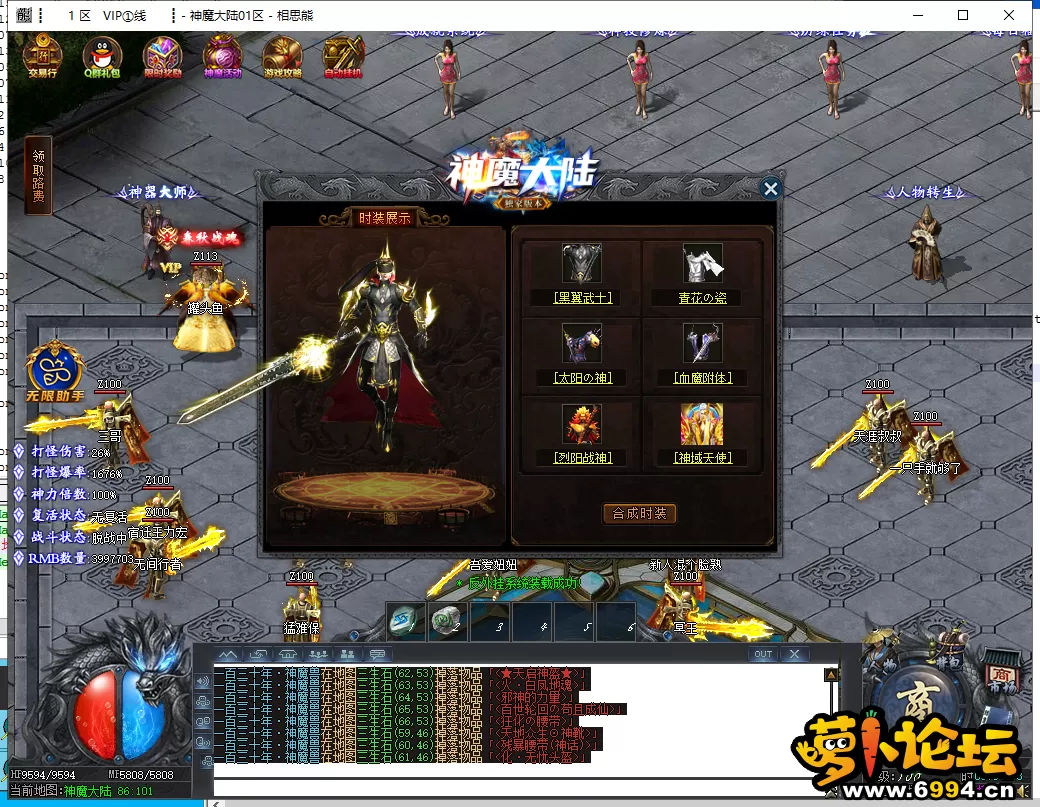The height and width of the screenshot is (807, 1040).
Task: Open the 交易行 trading house
Action: pos(42,57)
